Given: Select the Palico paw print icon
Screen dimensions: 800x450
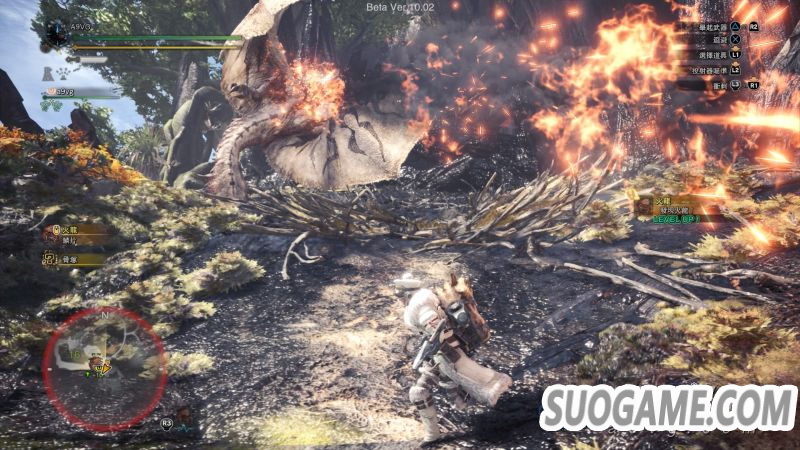Looking at the screenshot, I should [61, 72].
